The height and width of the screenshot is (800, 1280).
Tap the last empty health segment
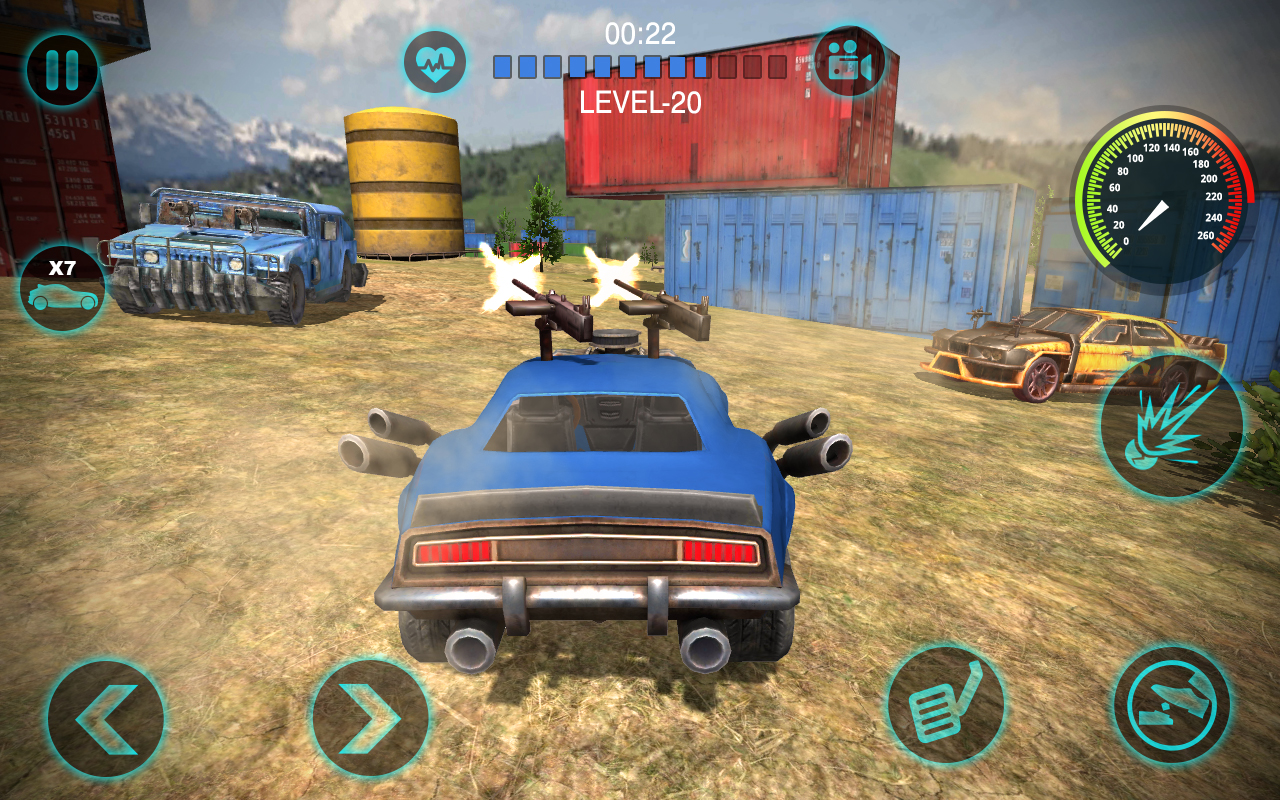point(778,67)
